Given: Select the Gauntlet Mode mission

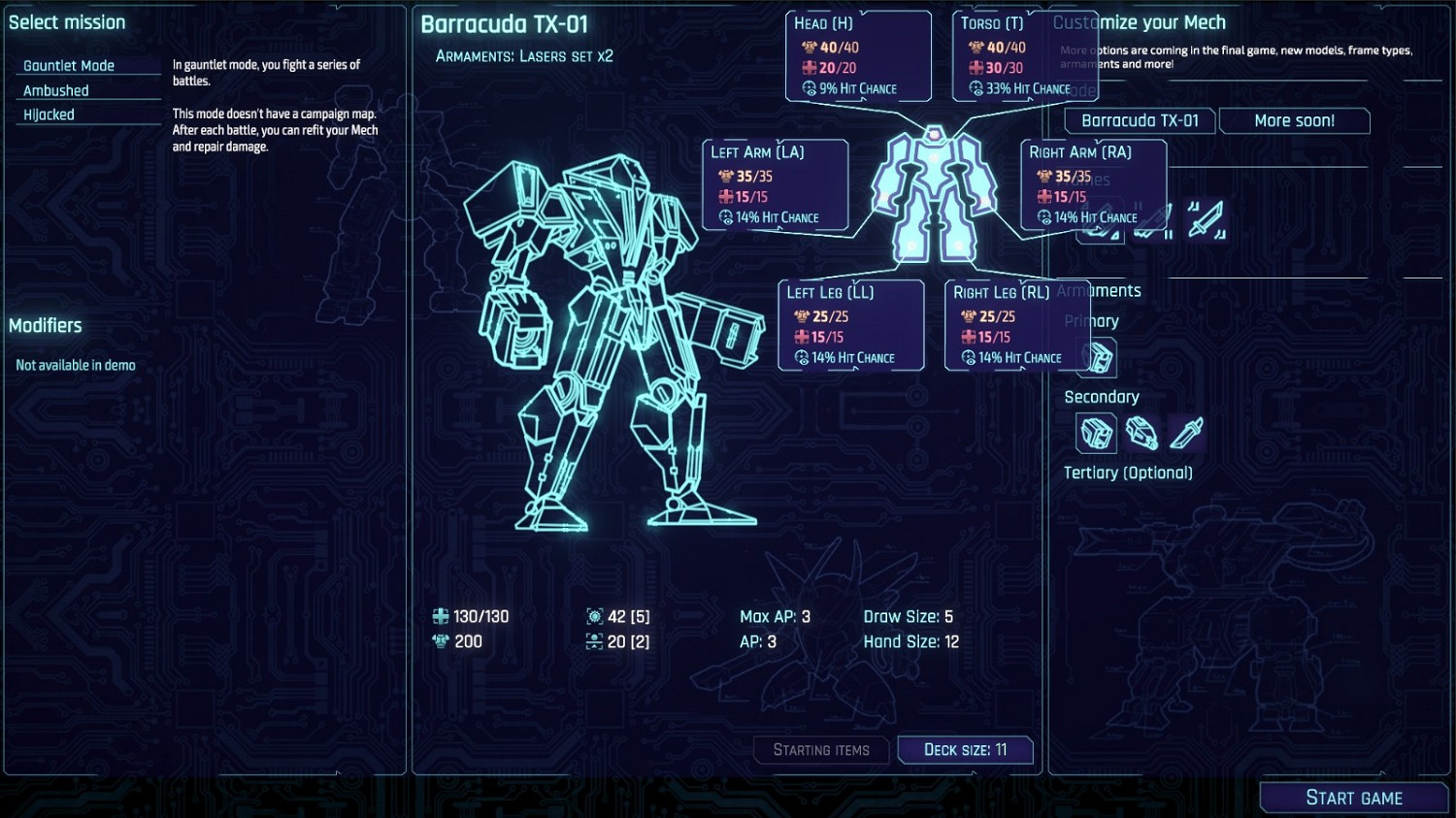Looking at the screenshot, I should tap(68, 65).
